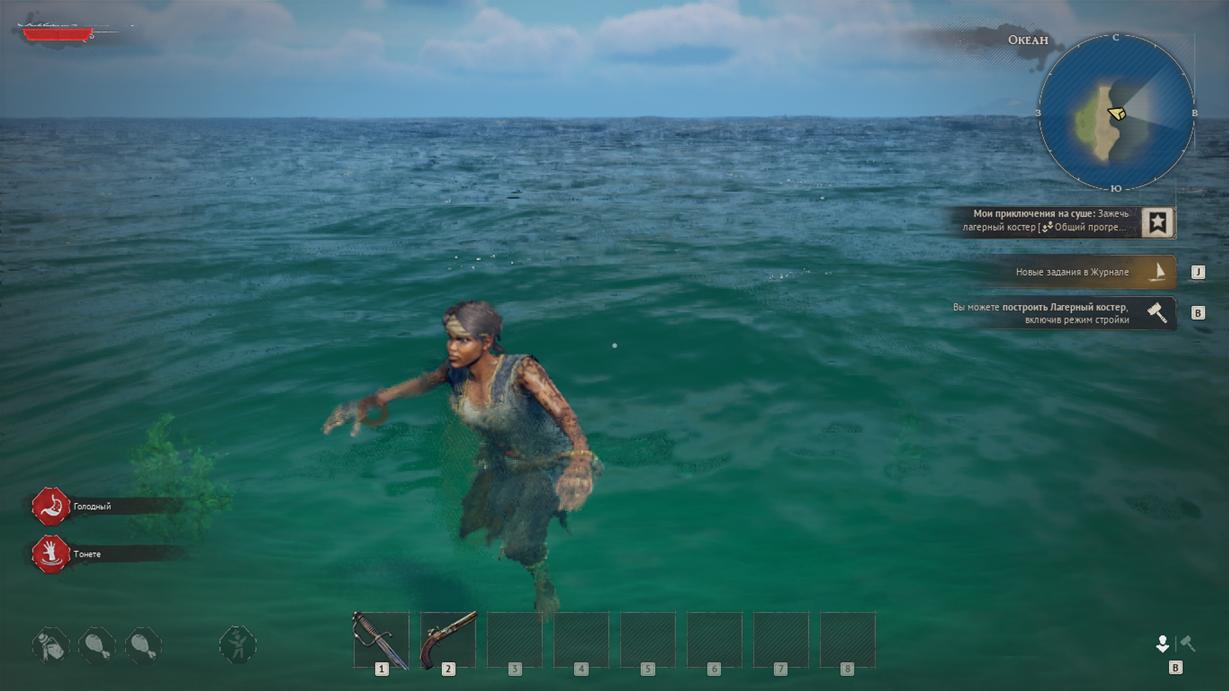Click the bottle consumable icon

pos(50,645)
